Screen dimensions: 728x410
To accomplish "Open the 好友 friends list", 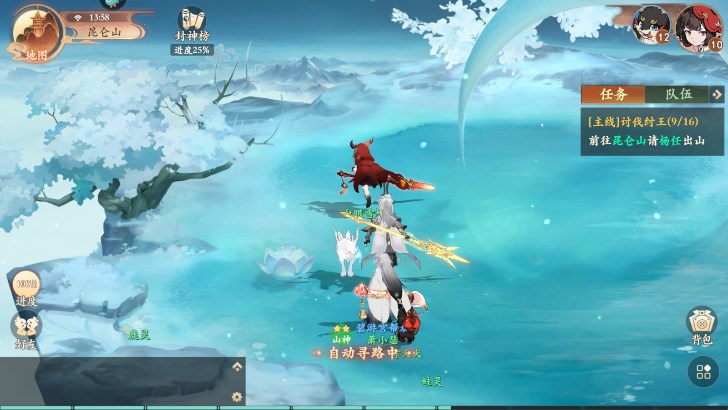I will tap(26, 328).
